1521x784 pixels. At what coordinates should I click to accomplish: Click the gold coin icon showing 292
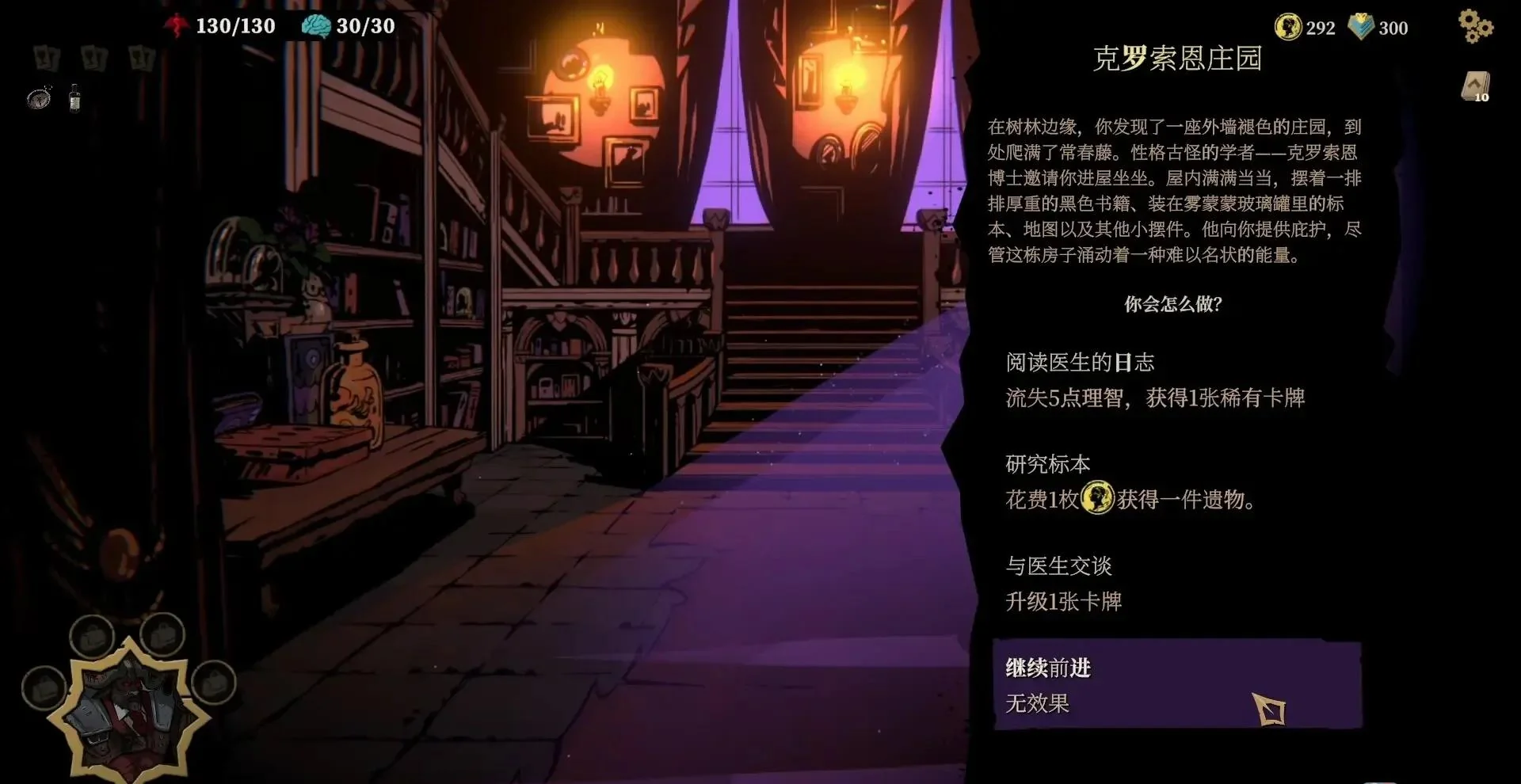click(1288, 27)
